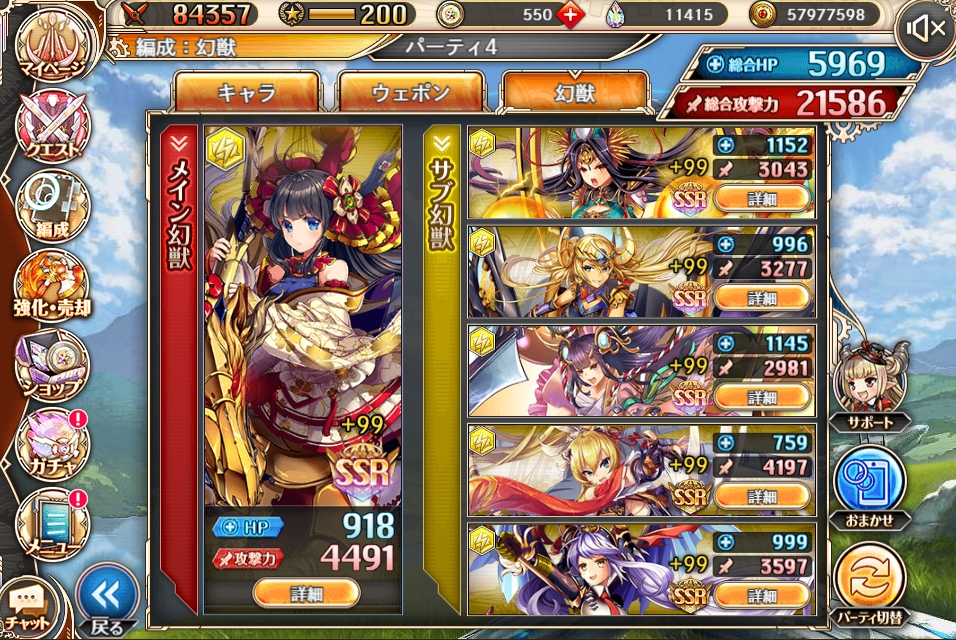This screenshot has height=640, width=956.
Task: Go to the Quest (クエスト) menu
Action: click(x=52, y=127)
